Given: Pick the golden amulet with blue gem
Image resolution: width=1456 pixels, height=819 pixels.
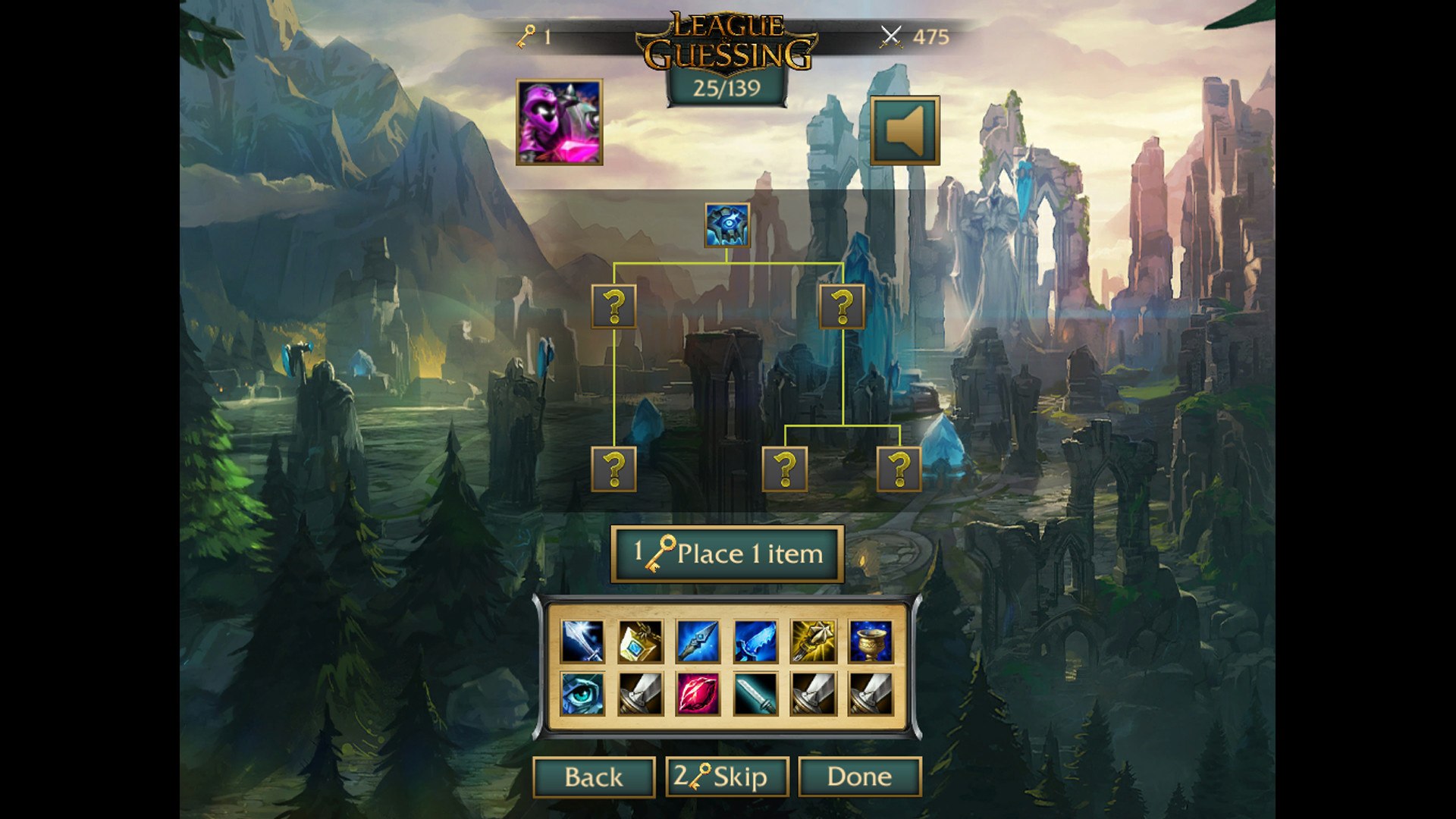Looking at the screenshot, I should pos(640,642).
